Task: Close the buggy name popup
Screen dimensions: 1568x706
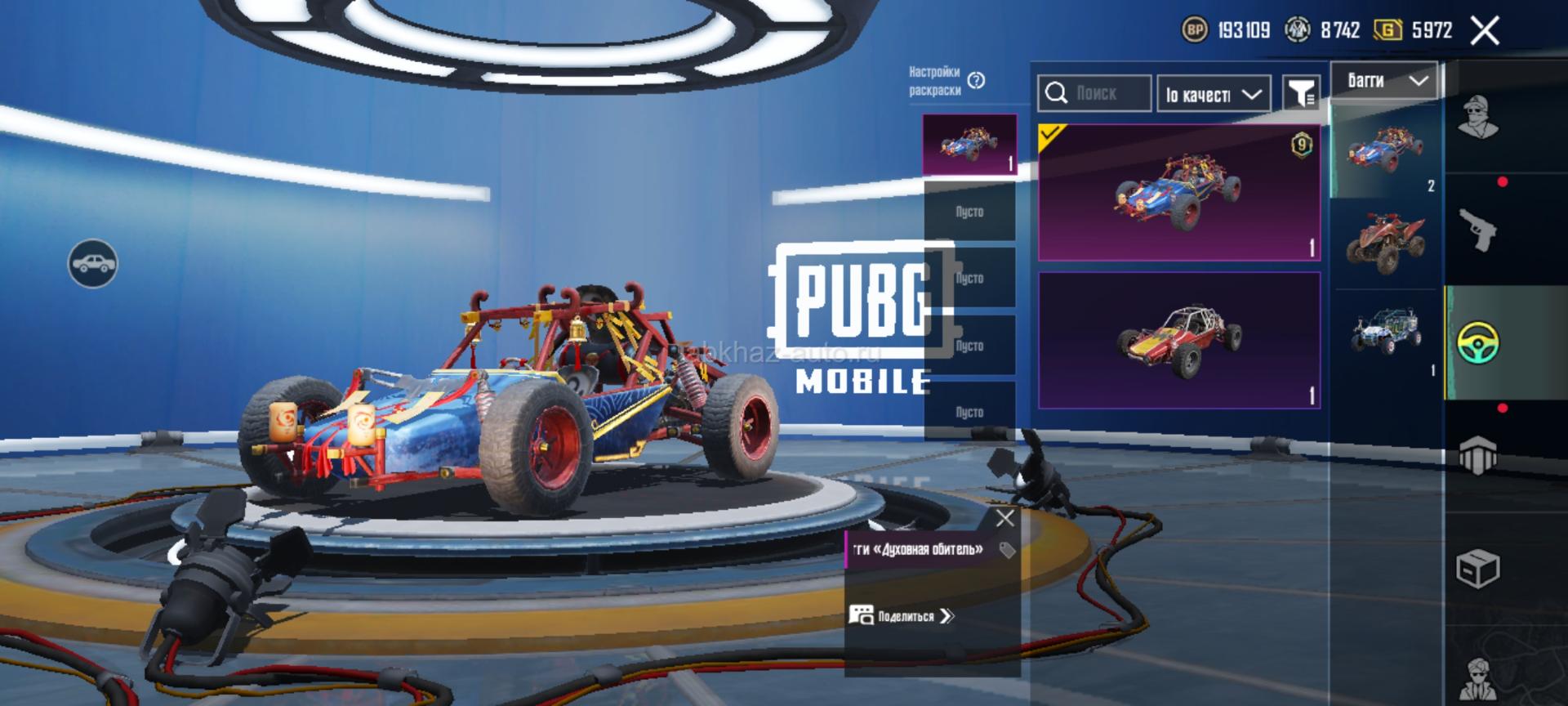Action: coord(1005,518)
